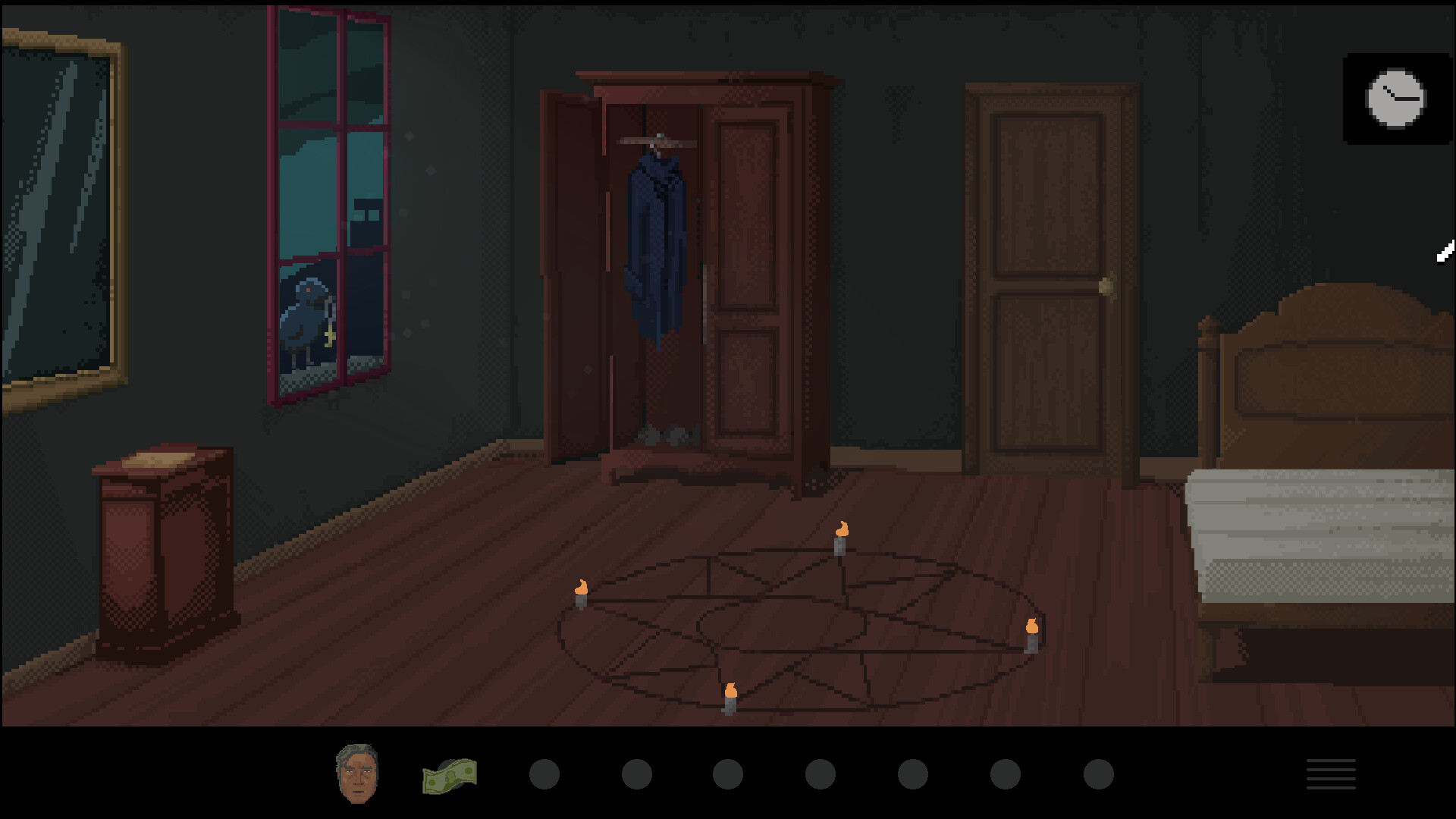
Task: Click the empty slot beside the money item
Action: 544,773
